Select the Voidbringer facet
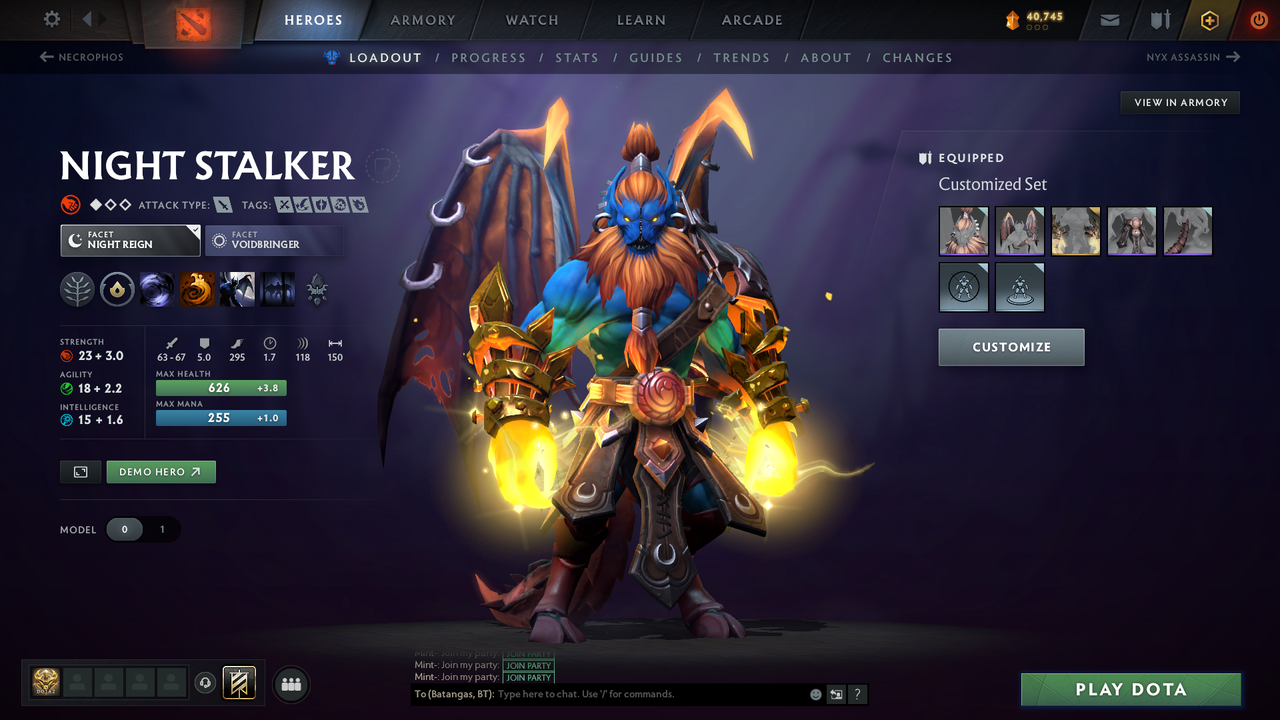1280x720 pixels. point(274,240)
